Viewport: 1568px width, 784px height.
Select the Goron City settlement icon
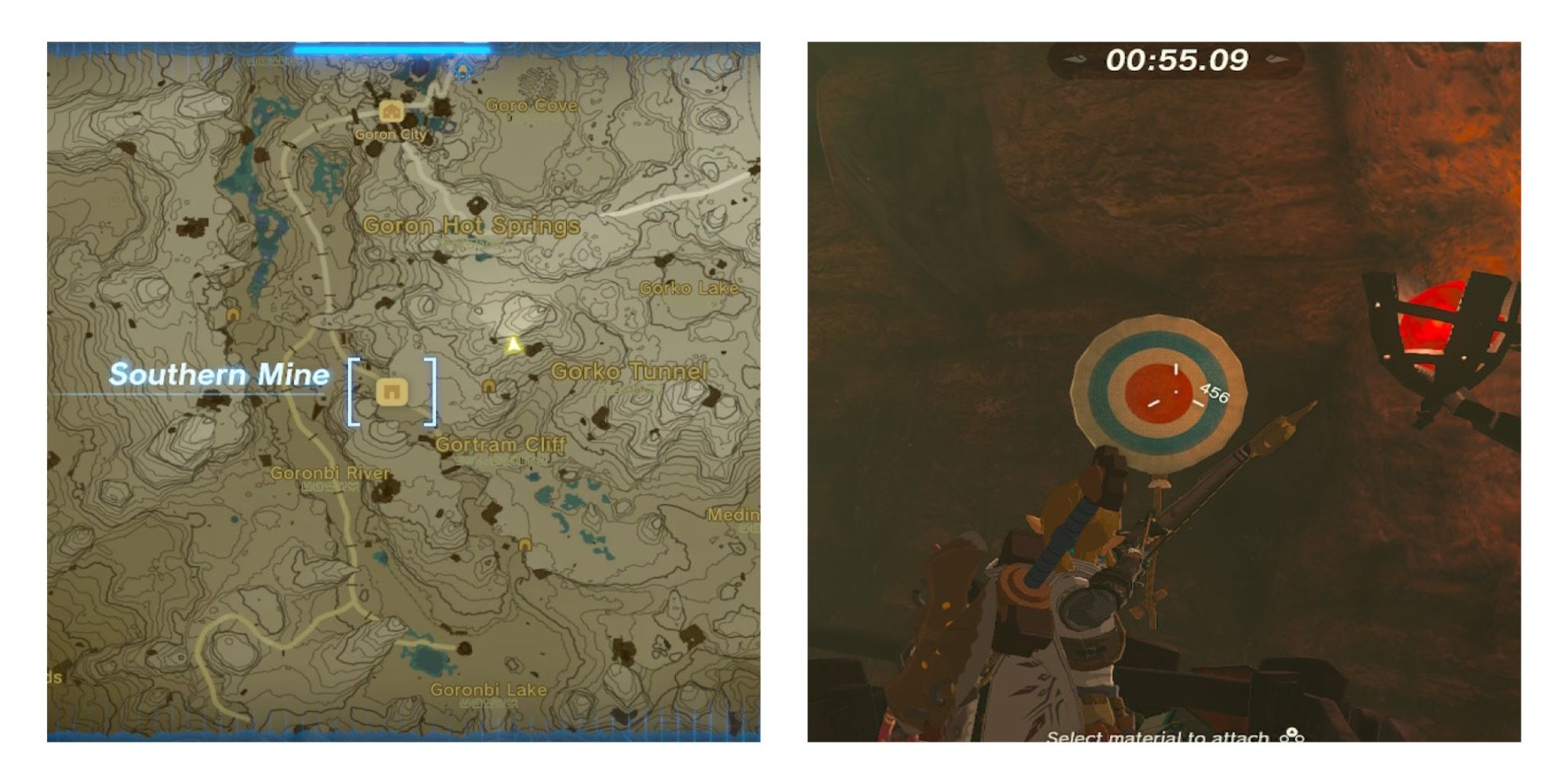(x=390, y=112)
